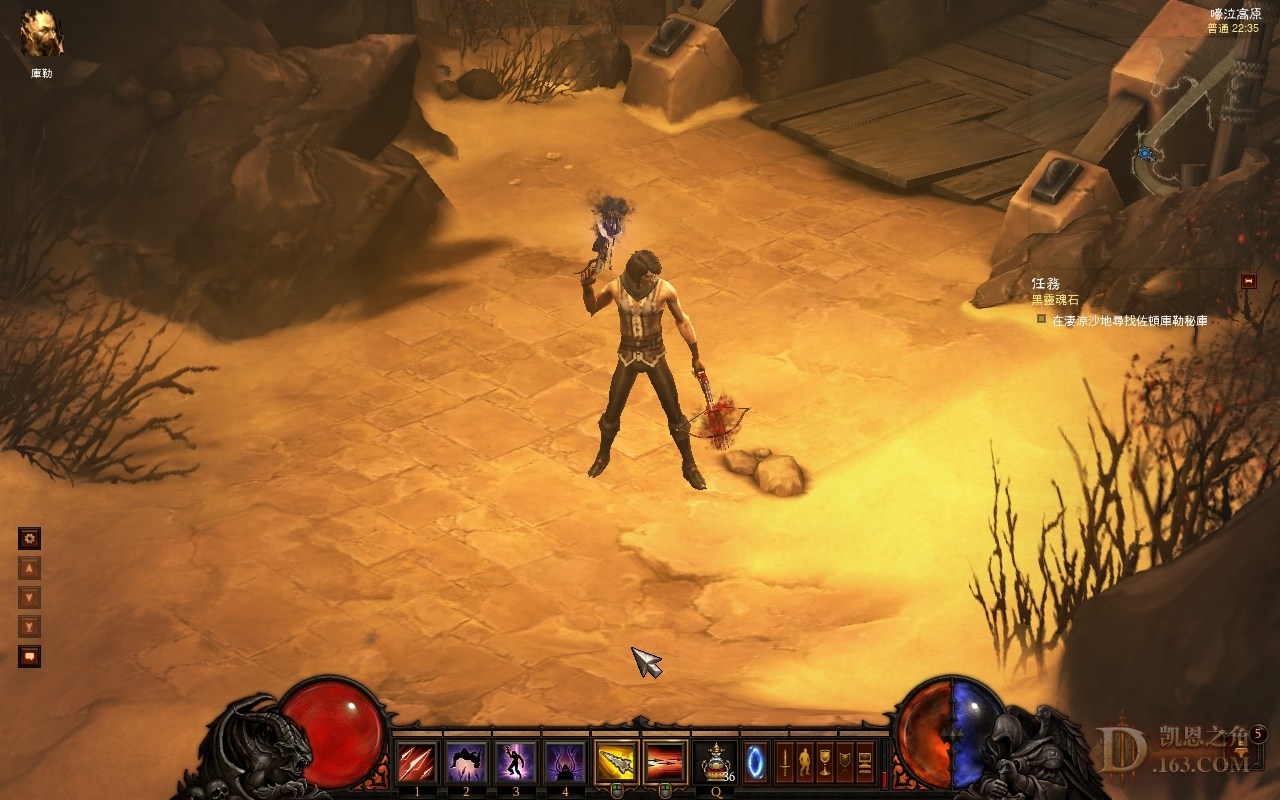
Task: Click the follower portrait in the corner
Action: 42,34
